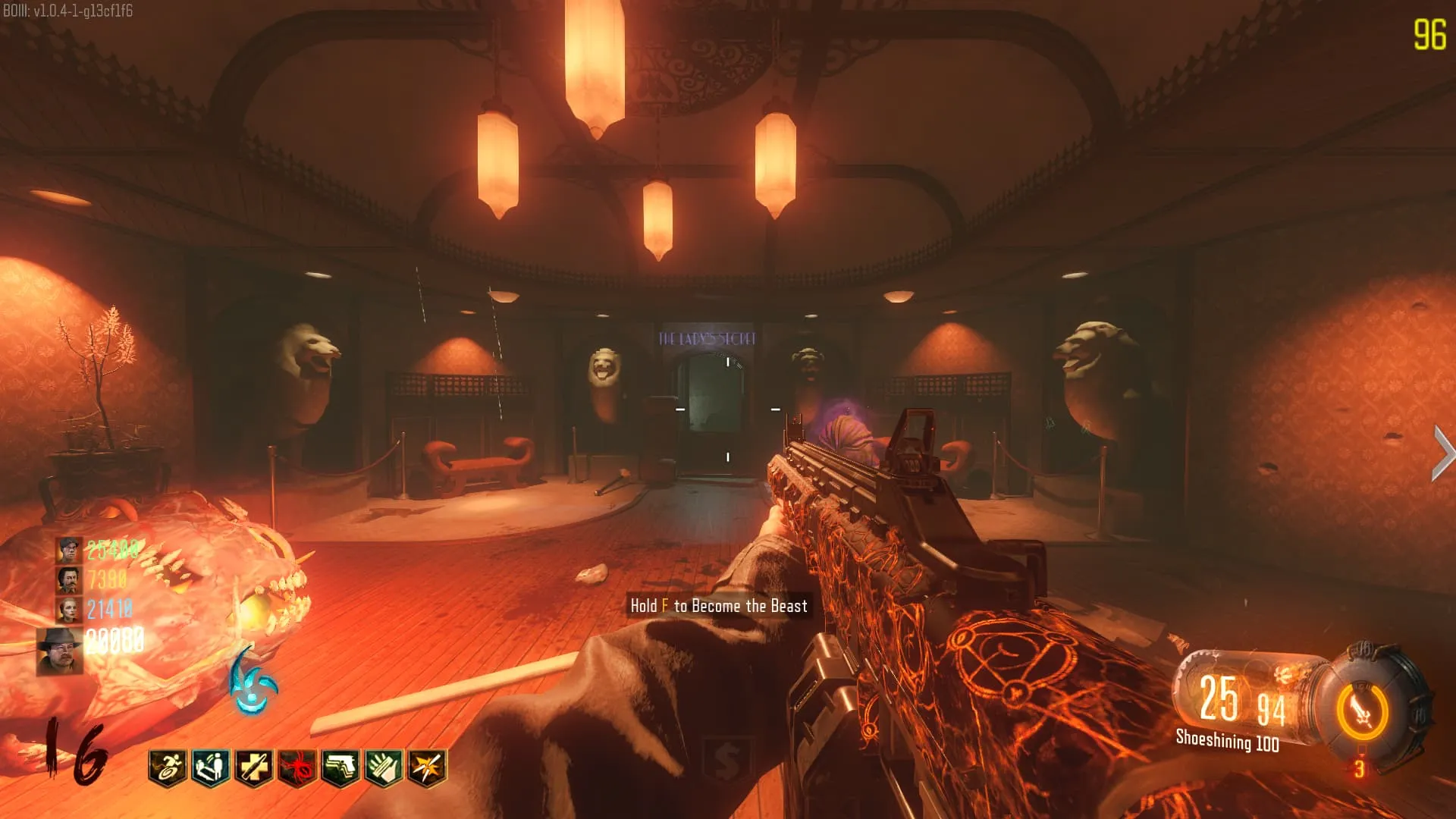The height and width of the screenshot is (819, 1456).
Task: Select the green hand Speed Cola perk
Action: (384, 767)
